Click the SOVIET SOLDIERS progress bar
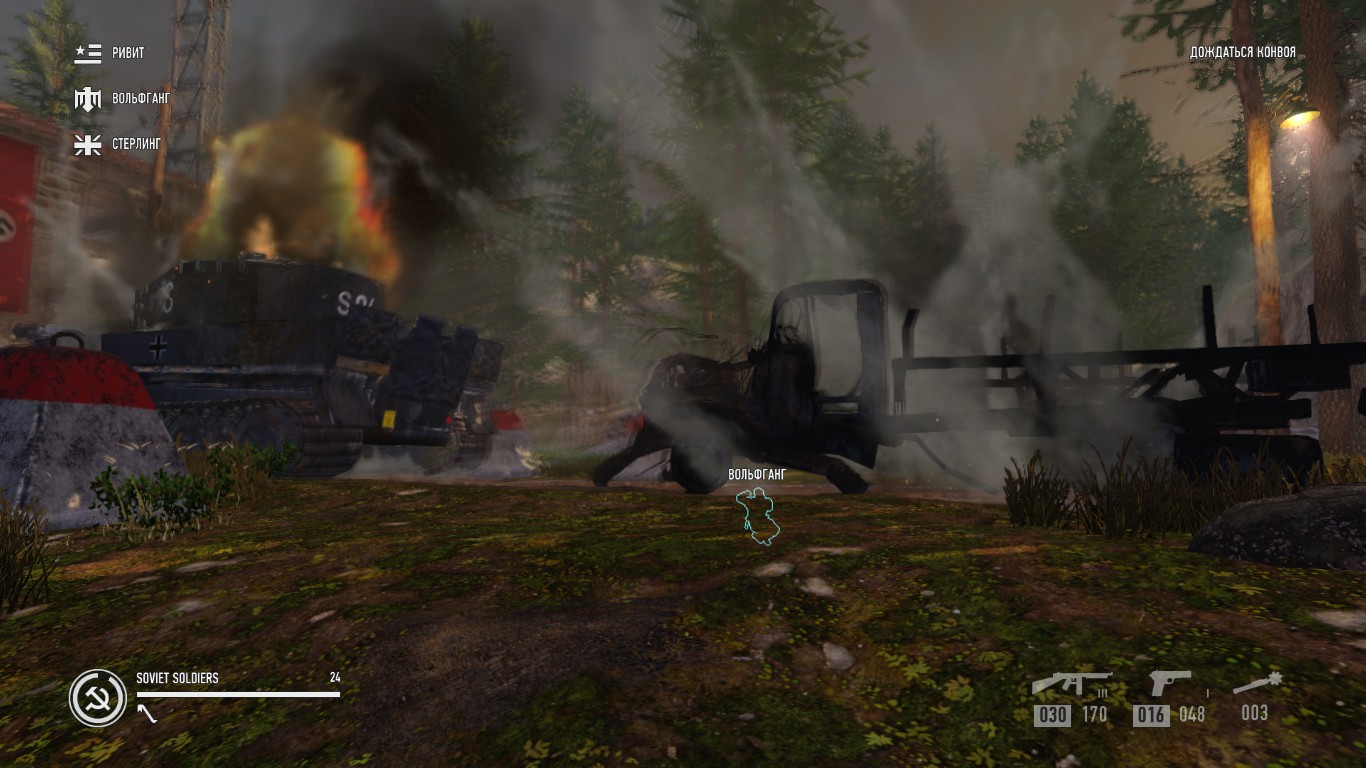This screenshot has height=768, width=1366. [235, 693]
